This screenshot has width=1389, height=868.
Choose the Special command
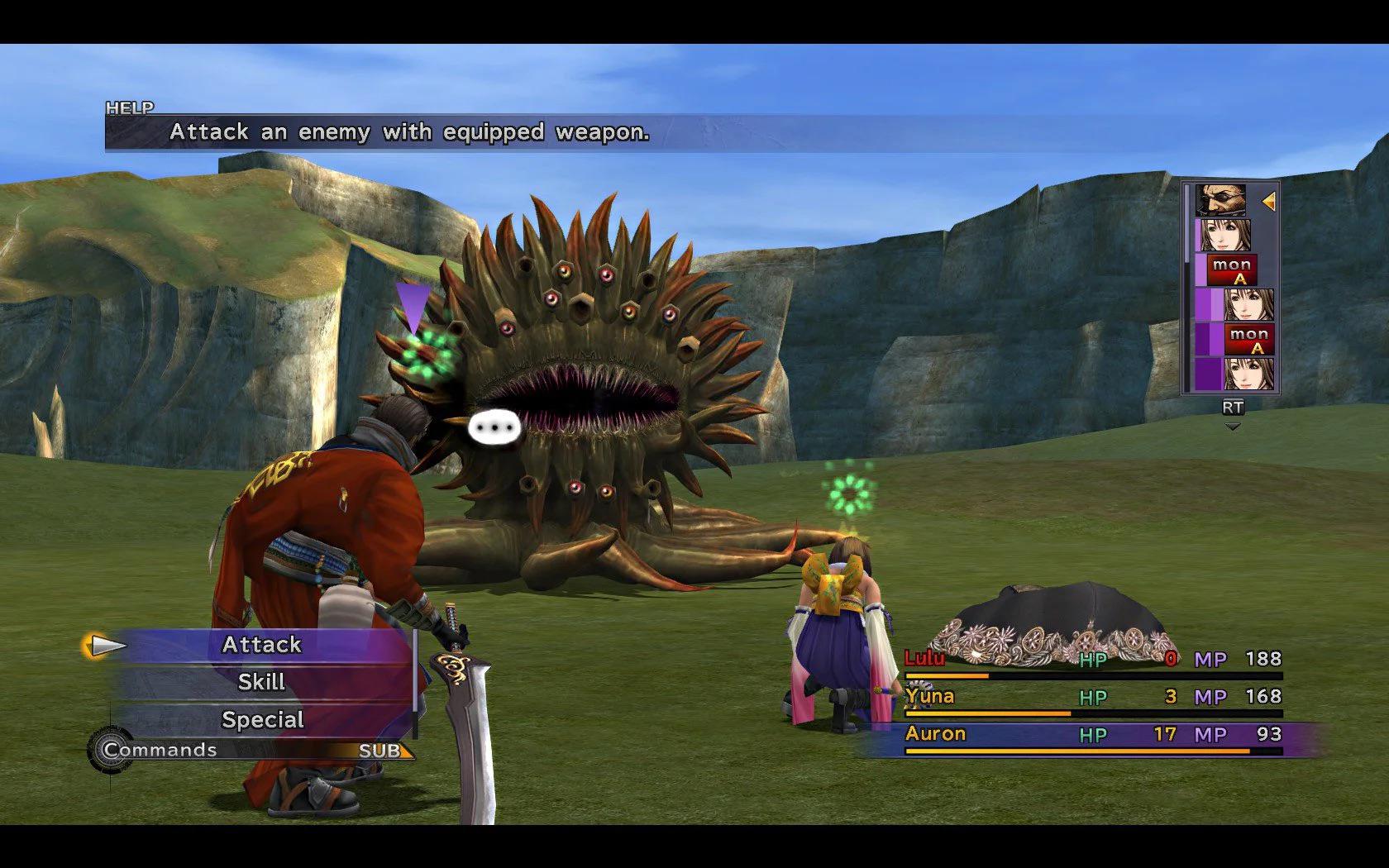pyautogui.click(x=262, y=720)
